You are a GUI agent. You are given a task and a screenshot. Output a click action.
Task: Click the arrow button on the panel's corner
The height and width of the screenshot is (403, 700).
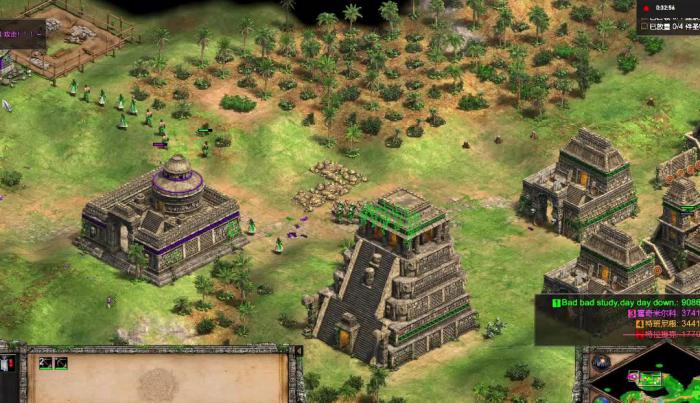point(299,351)
